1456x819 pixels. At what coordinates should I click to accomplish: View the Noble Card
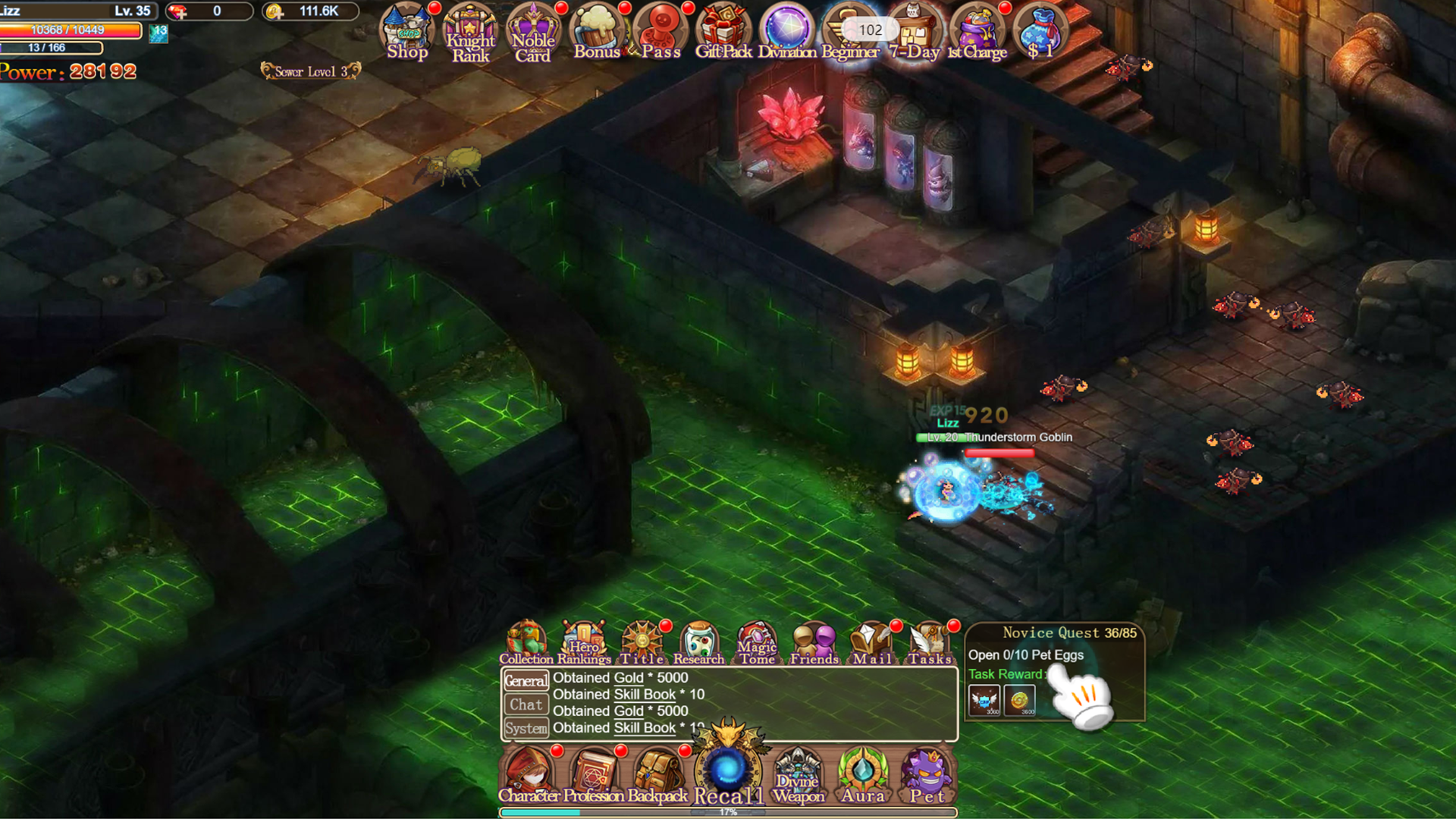[x=533, y=30]
